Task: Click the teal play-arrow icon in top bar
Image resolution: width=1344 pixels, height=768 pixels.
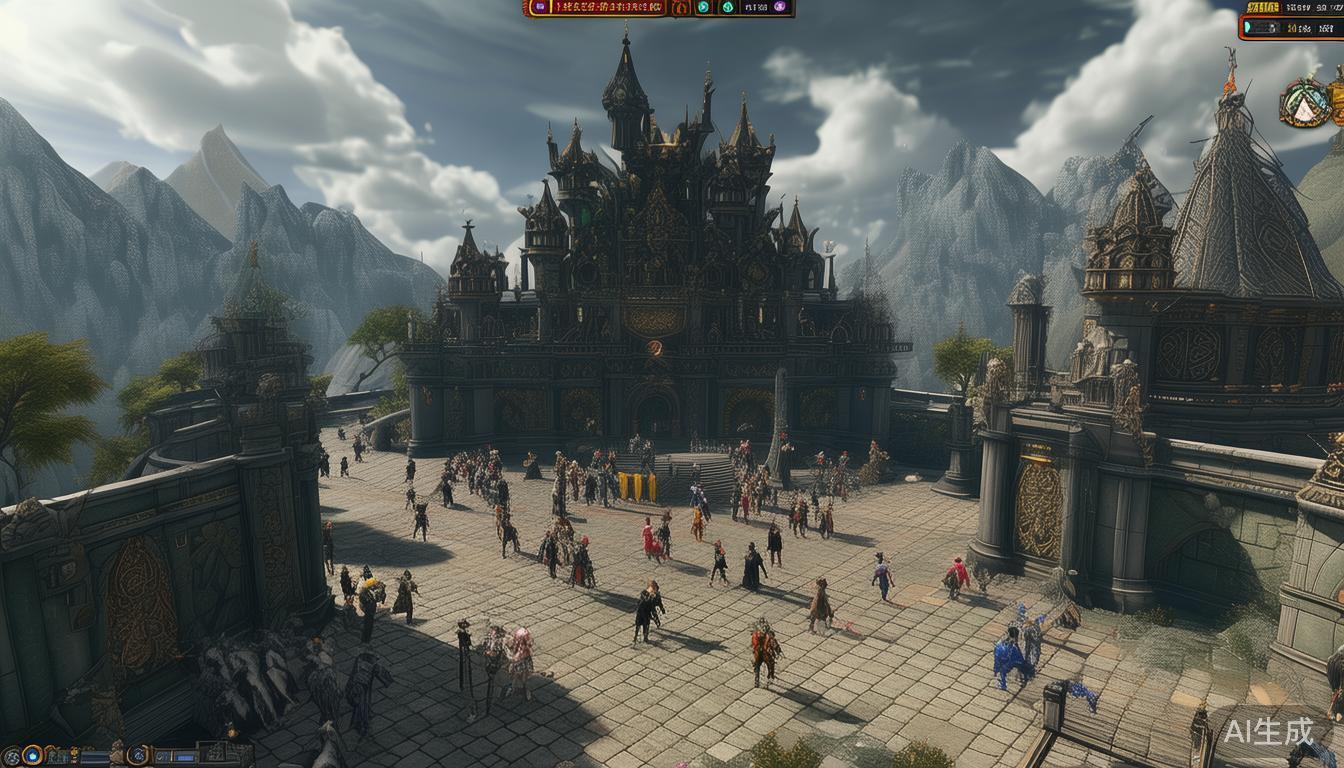Action: (x=703, y=7)
